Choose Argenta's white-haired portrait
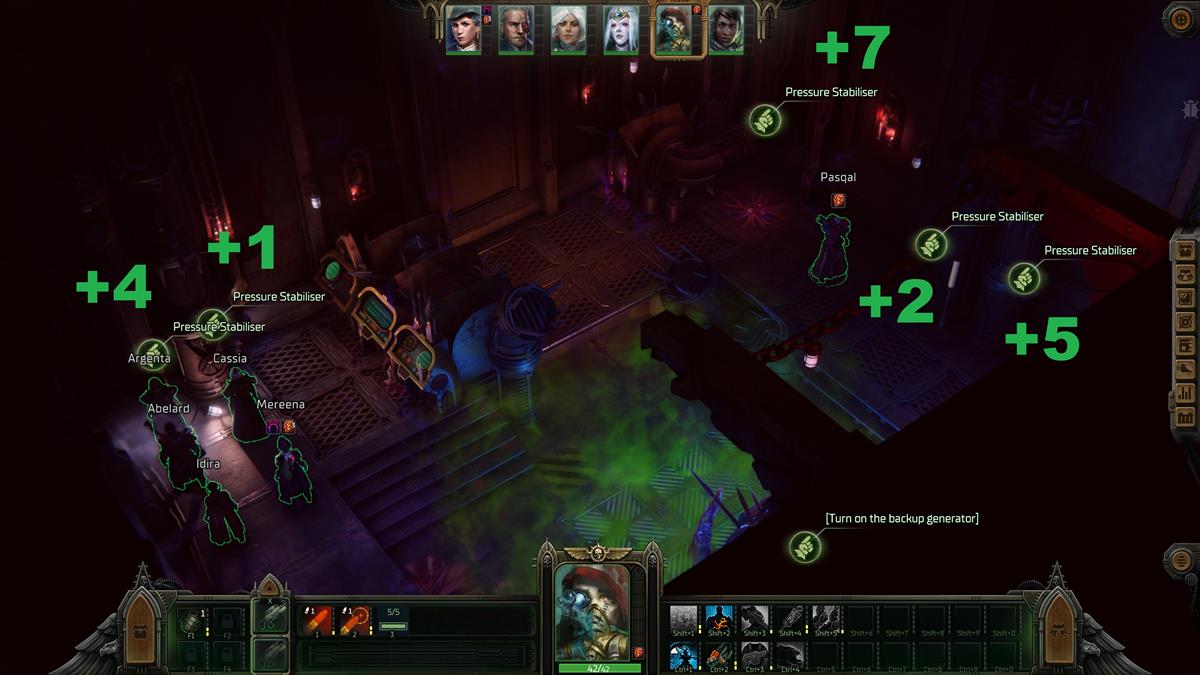The width and height of the screenshot is (1200, 675). tap(568, 30)
